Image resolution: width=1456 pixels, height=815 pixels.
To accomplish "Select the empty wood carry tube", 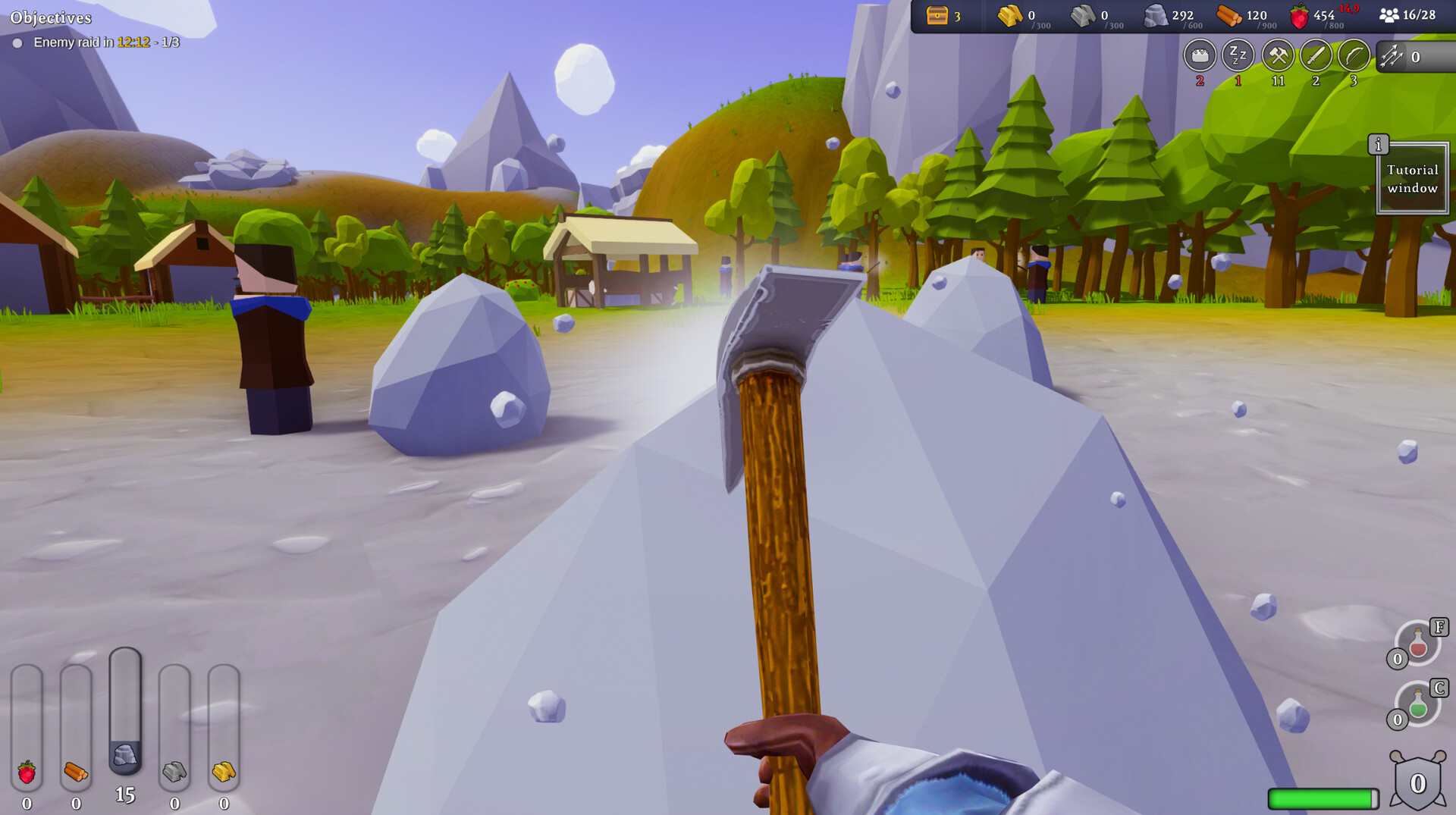I will click(76, 720).
